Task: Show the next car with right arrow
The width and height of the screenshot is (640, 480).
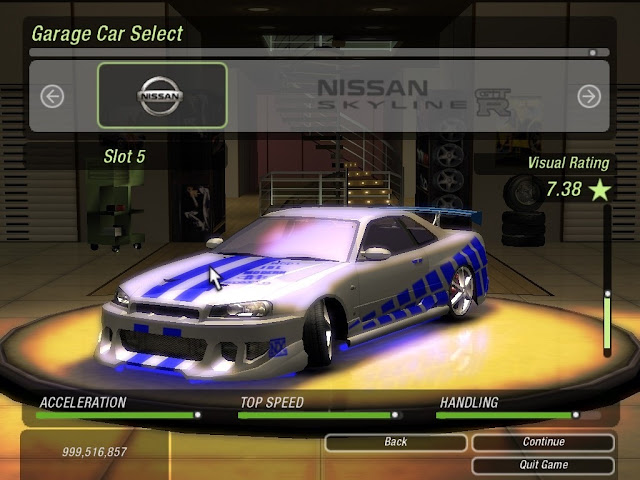Action: tap(589, 96)
